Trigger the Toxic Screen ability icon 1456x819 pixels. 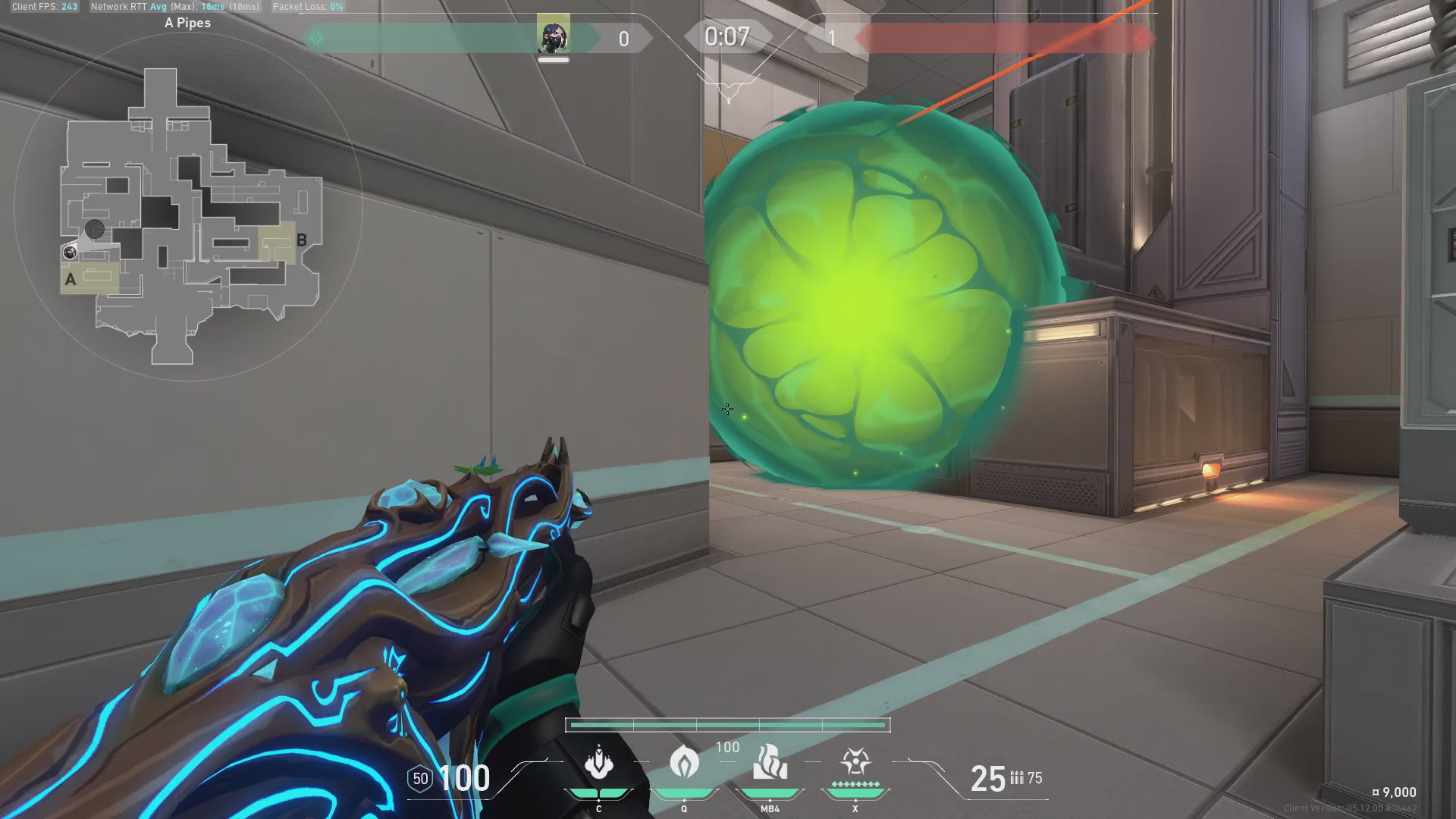[770, 762]
